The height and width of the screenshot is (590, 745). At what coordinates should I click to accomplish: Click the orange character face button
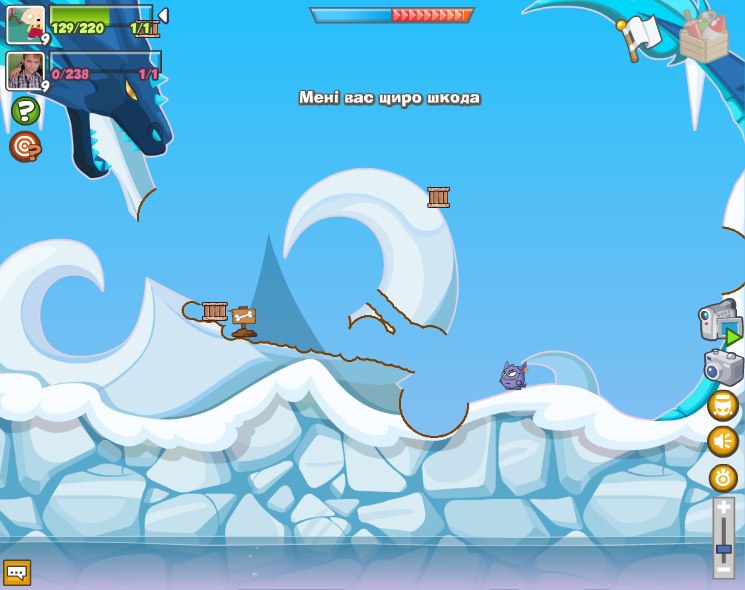pos(723,405)
